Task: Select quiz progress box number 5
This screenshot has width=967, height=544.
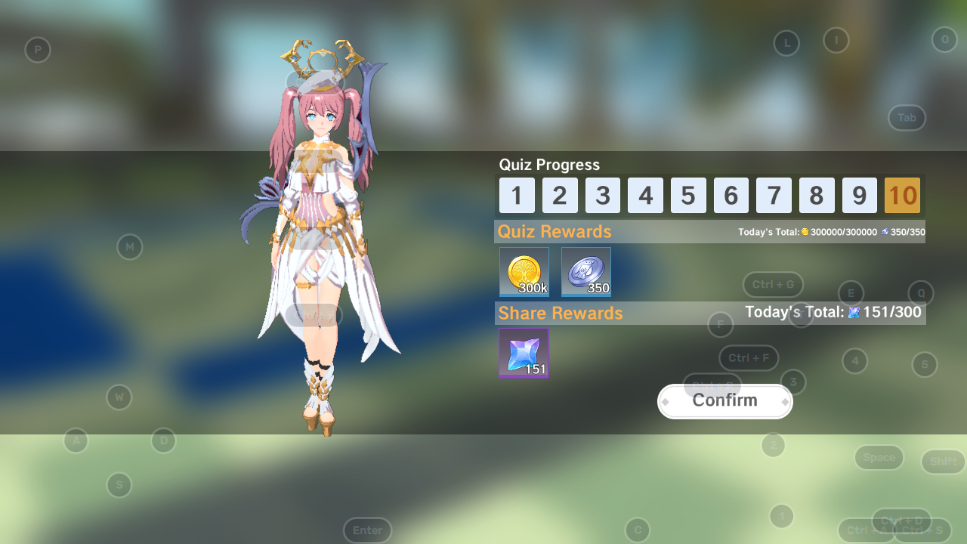Action: (688, 195)
